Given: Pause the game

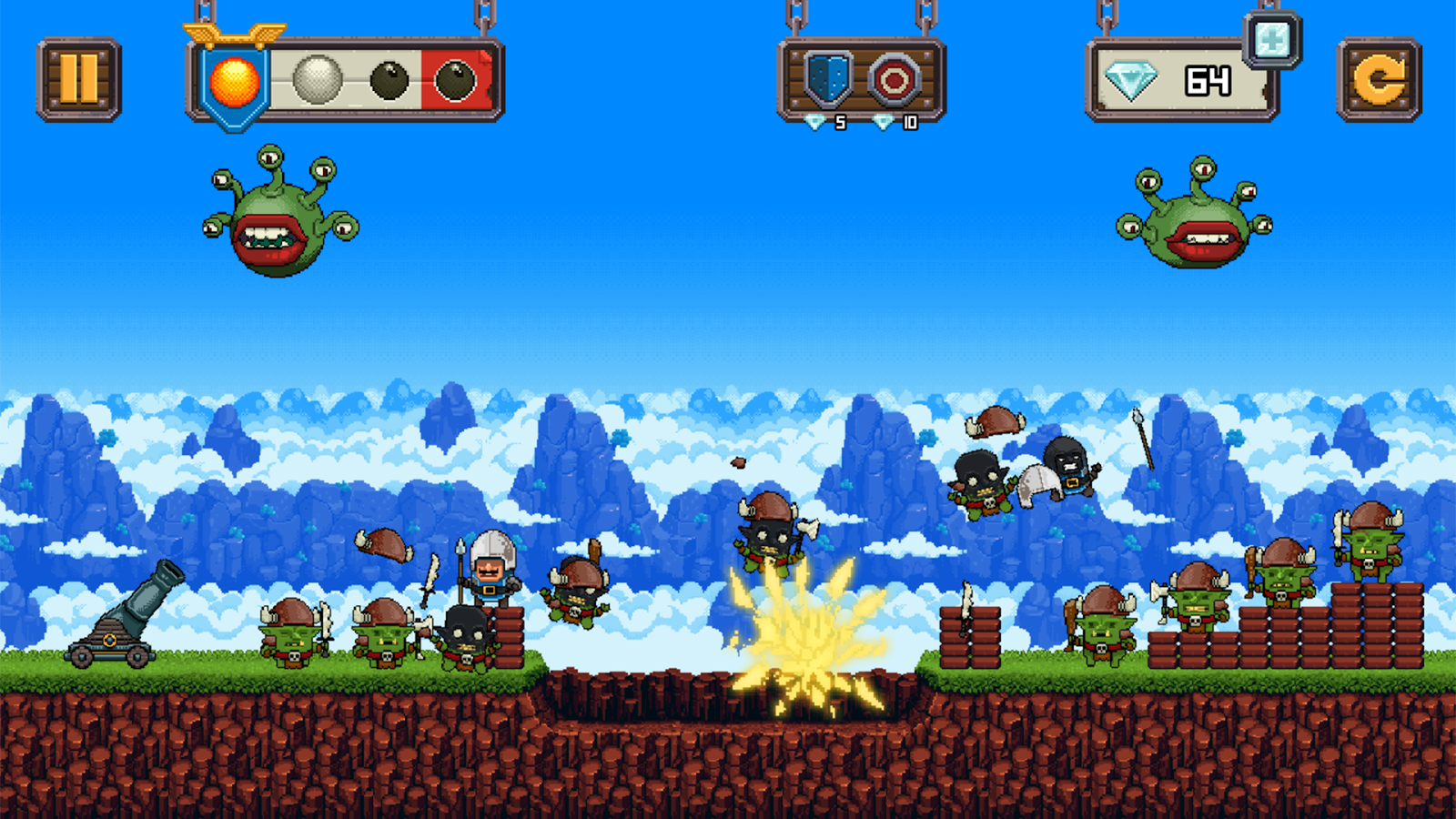Looking at the screenshot, I should coord(76,78).
